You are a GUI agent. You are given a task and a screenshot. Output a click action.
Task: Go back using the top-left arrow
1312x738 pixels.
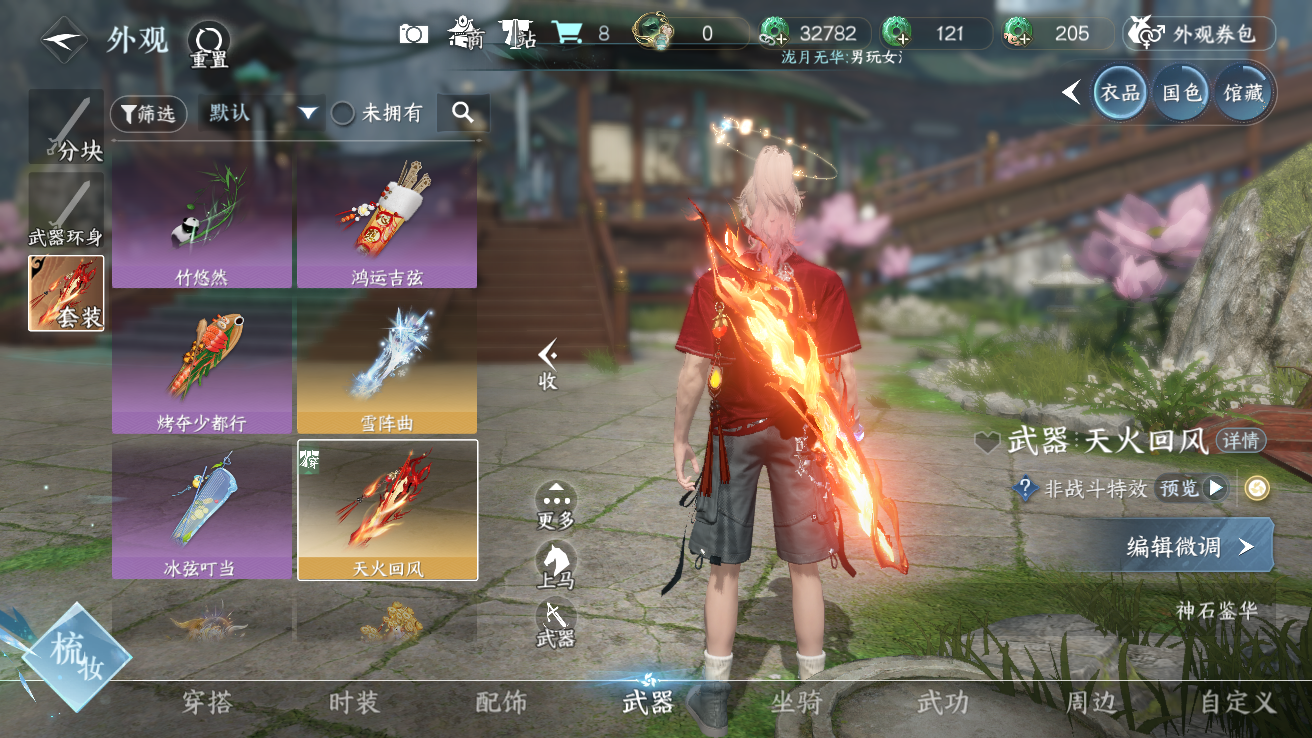tap(65, 41)
